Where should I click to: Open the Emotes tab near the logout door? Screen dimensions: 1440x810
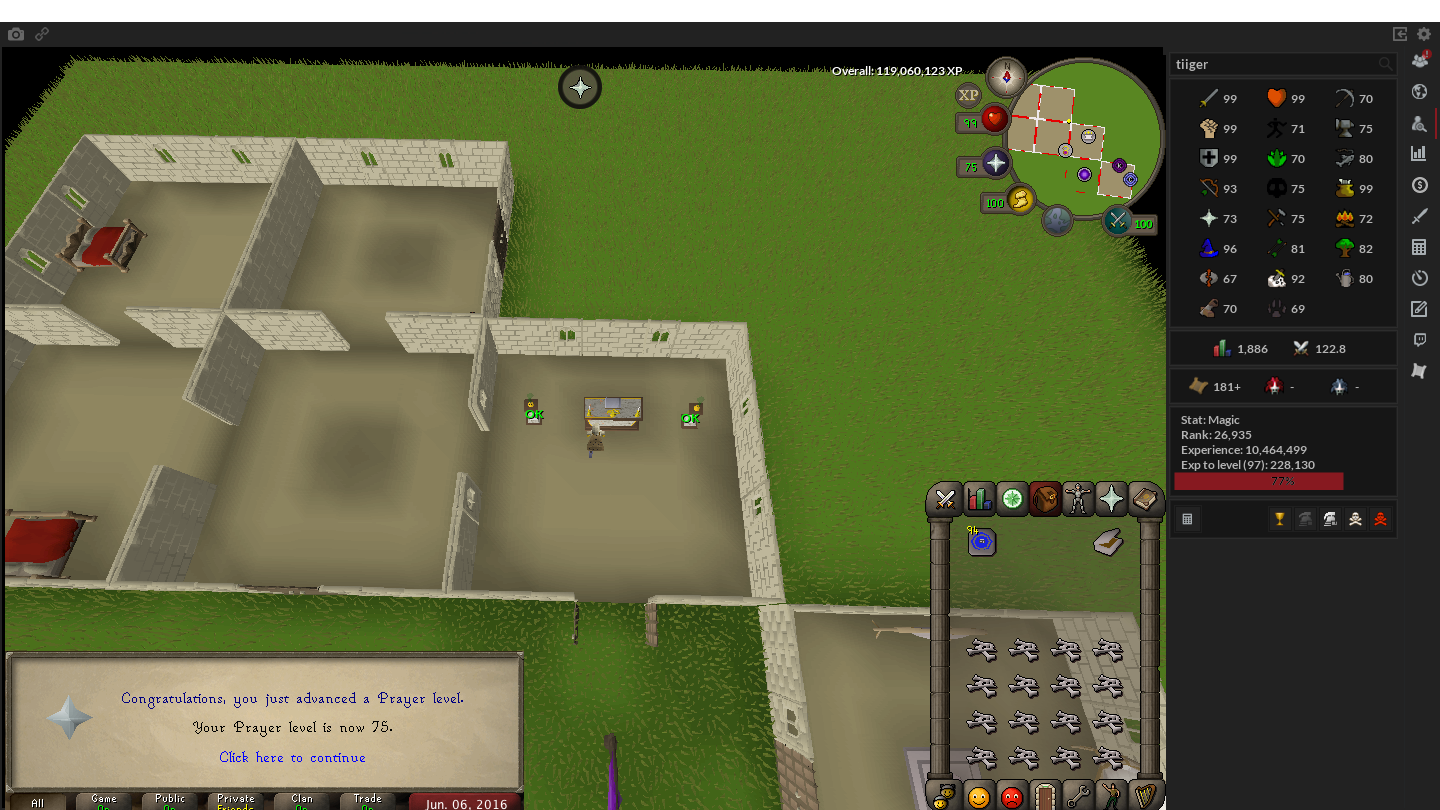pos(1112,797)
